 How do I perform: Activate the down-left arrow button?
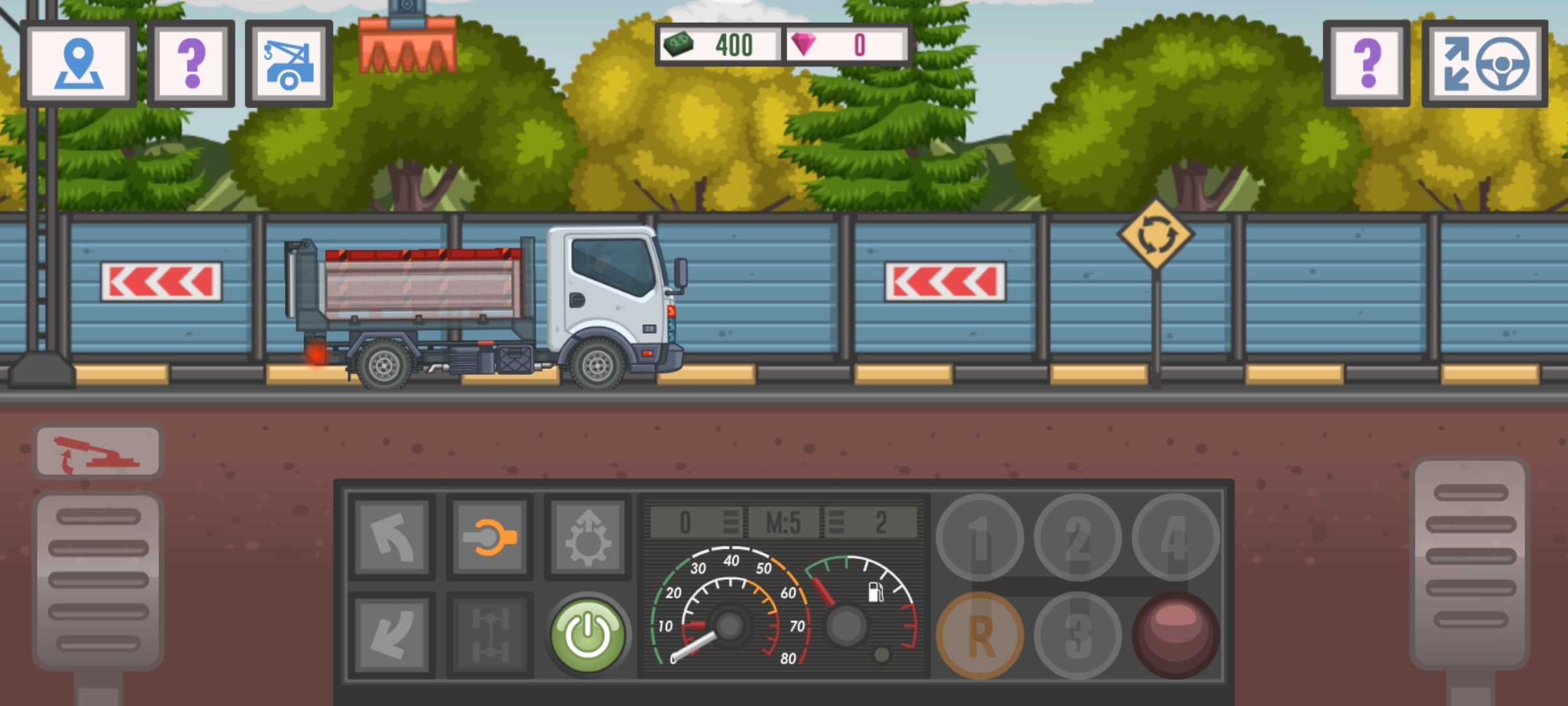click(x=392, y=635)
